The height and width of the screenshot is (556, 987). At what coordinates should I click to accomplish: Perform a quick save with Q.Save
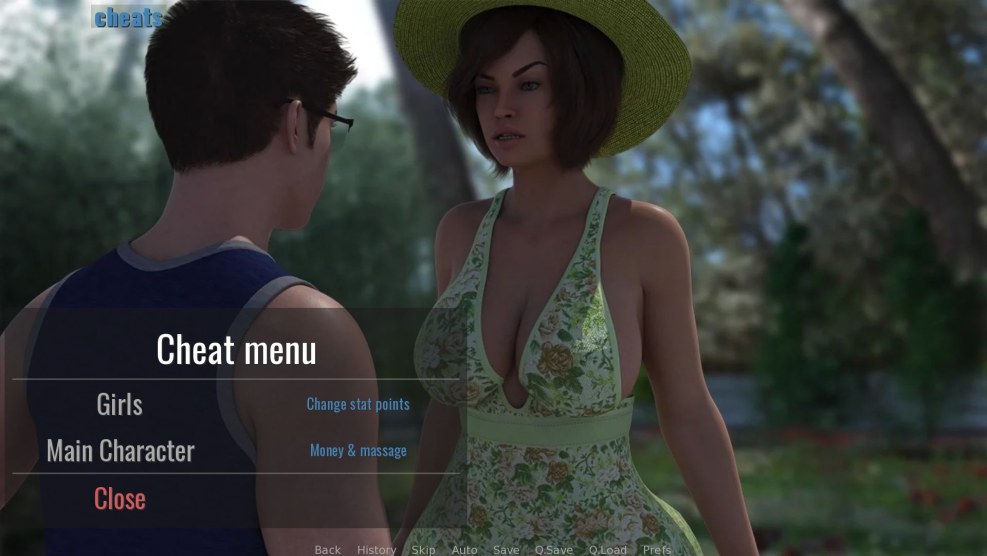[553, 549]
